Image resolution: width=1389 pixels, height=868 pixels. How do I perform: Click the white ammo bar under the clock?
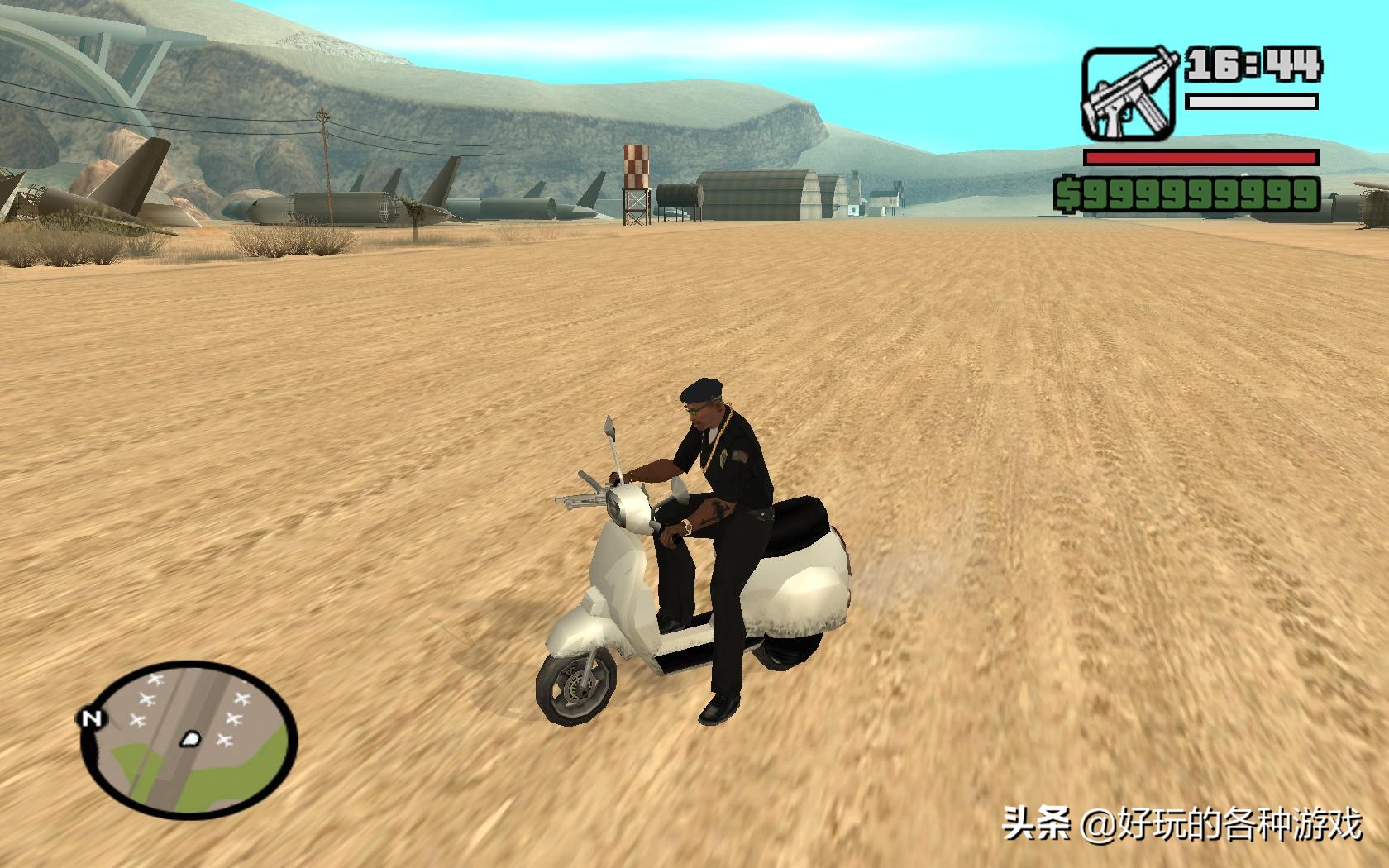(x=1251, y=102)
